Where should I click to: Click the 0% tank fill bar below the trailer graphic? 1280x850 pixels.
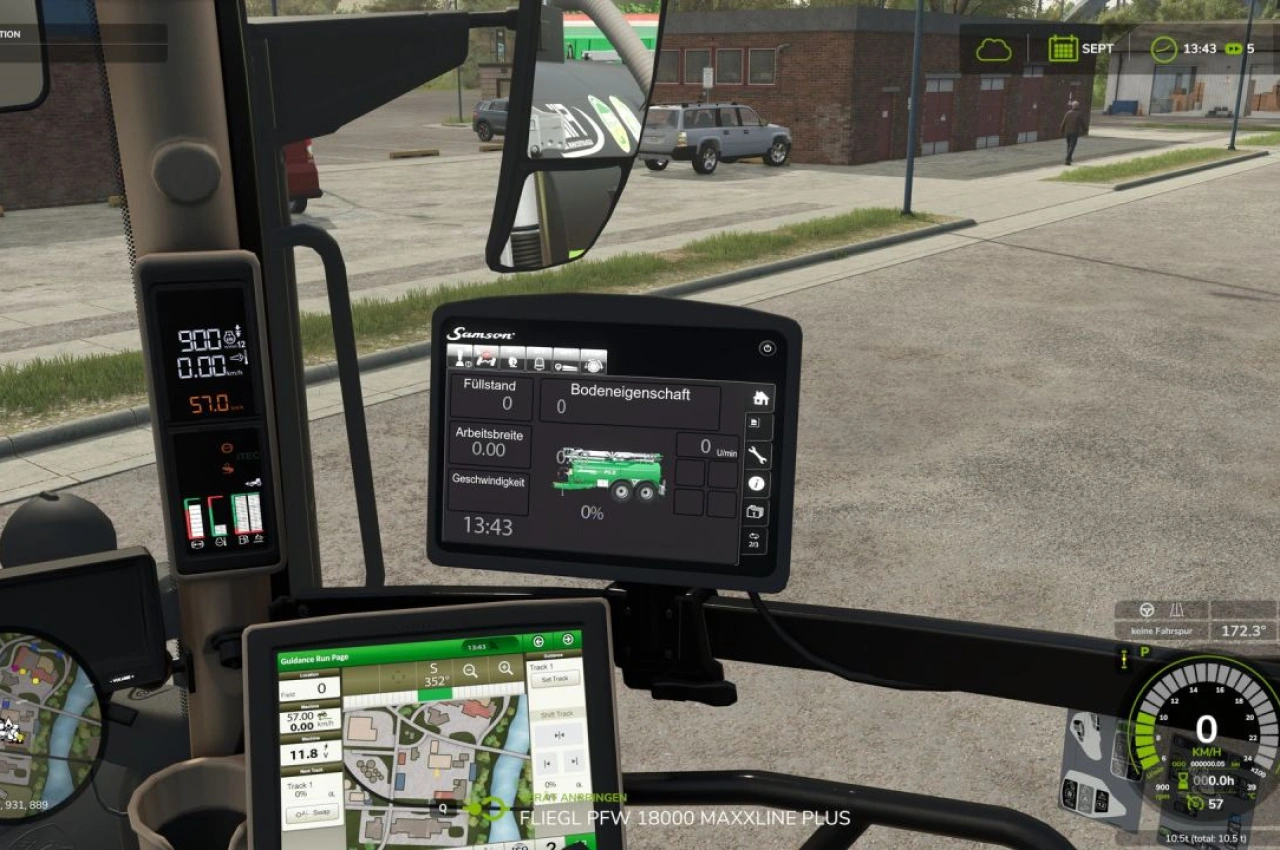592,512
